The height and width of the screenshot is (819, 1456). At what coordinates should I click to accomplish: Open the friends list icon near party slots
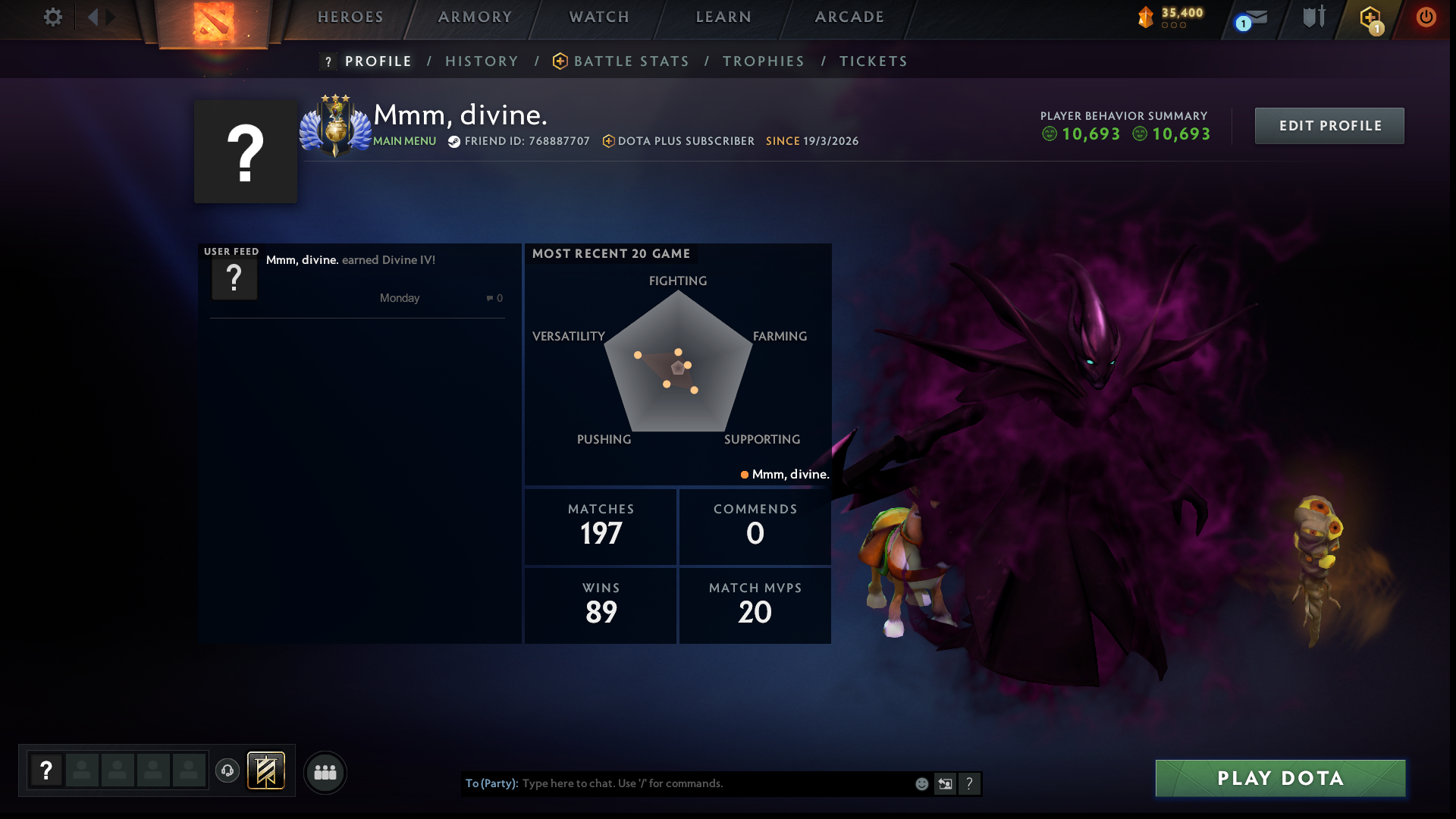(325, 772)
